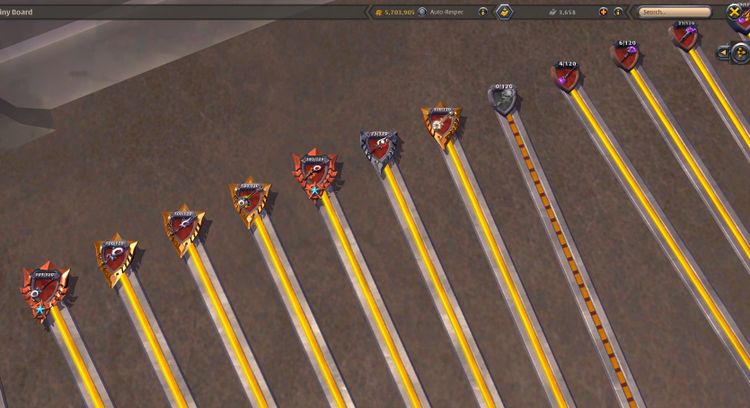Open the hexagon button in the top bar
The height and width of the screenshot is (408, 750).
(505, 12)
